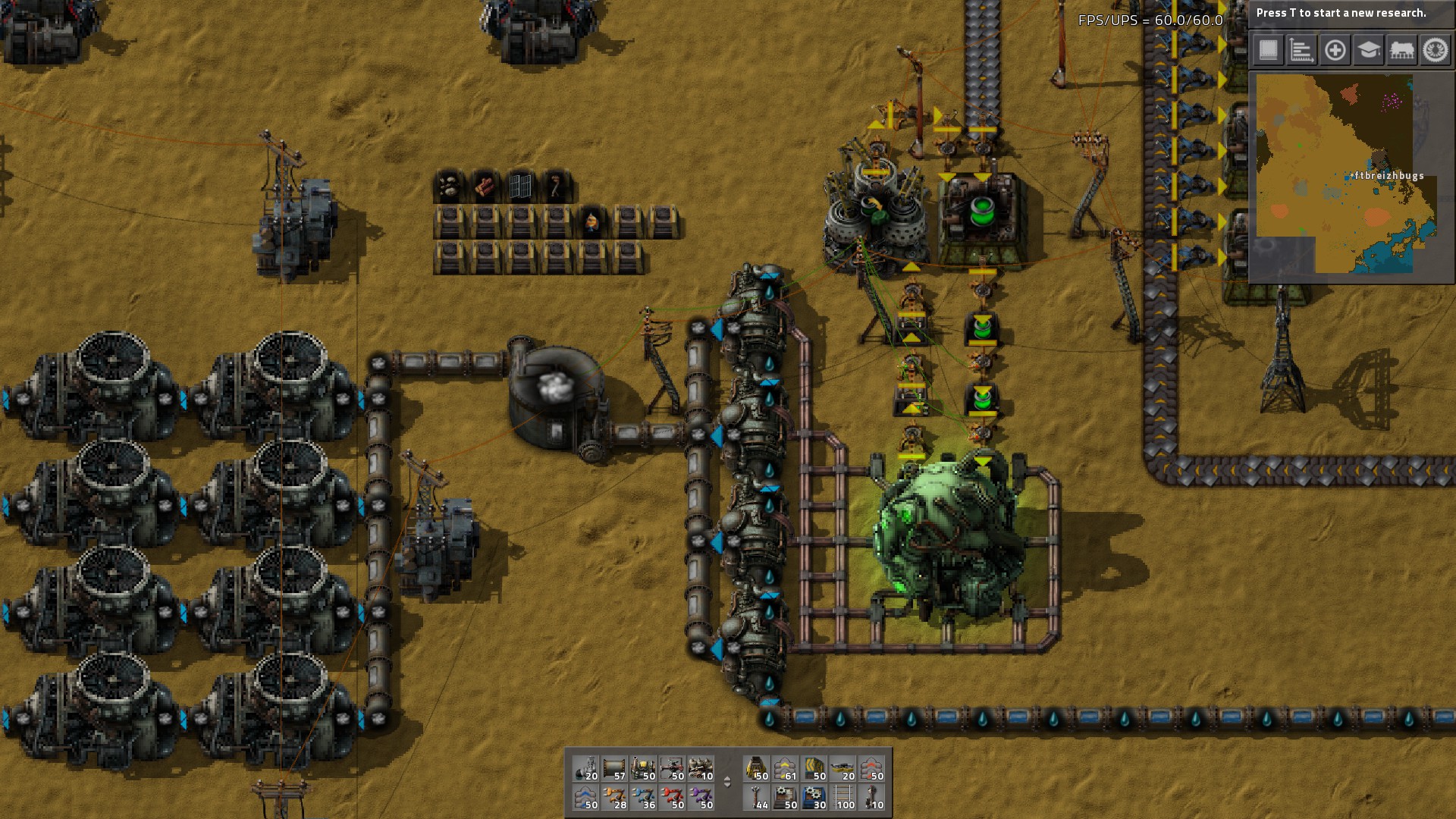This screenshot has height=819, width=1456.
Task: Select the fast blue inserter slot
Action: (x=644, y=797)
